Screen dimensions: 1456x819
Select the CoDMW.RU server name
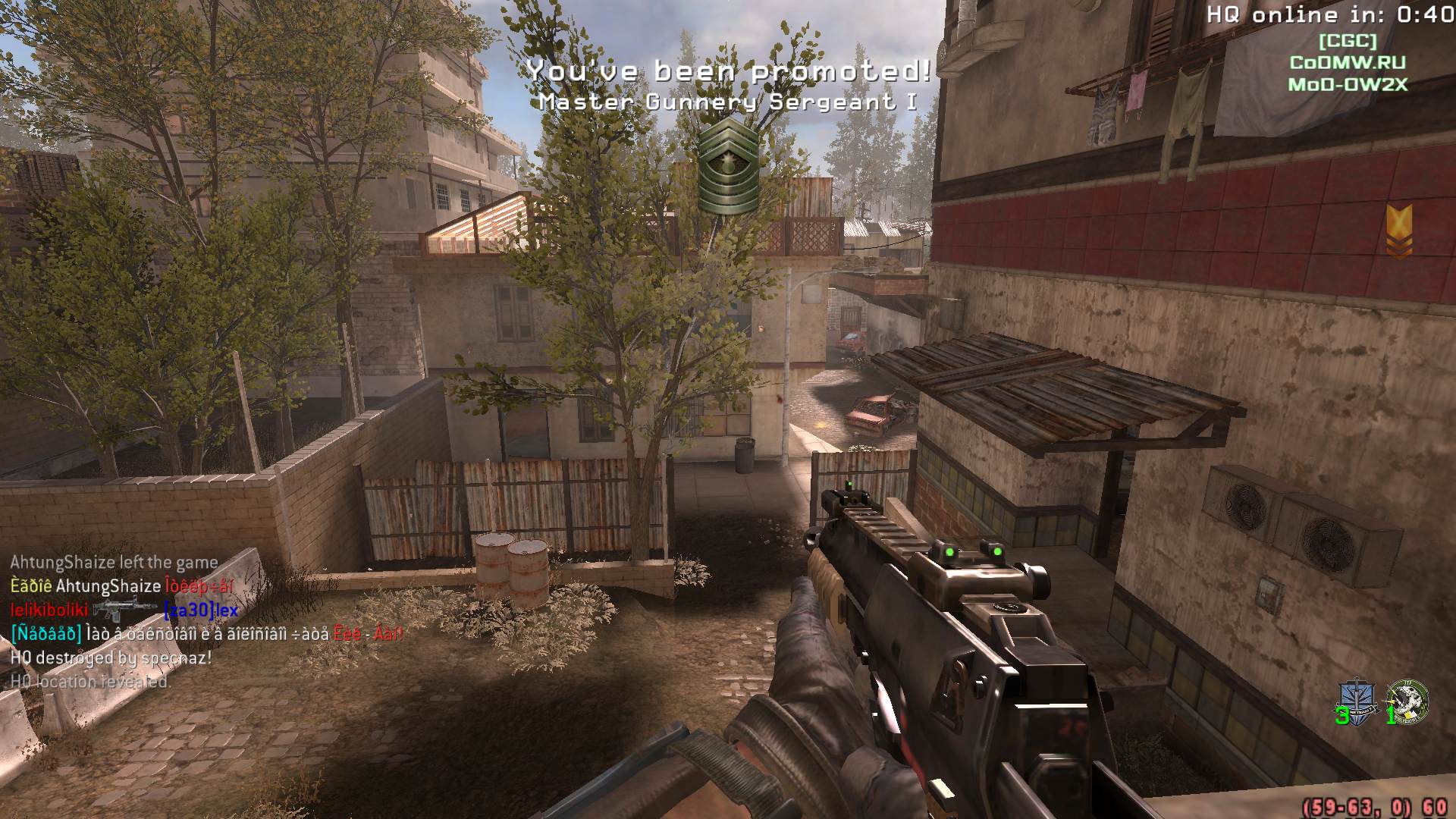[x=1349, y=64]
